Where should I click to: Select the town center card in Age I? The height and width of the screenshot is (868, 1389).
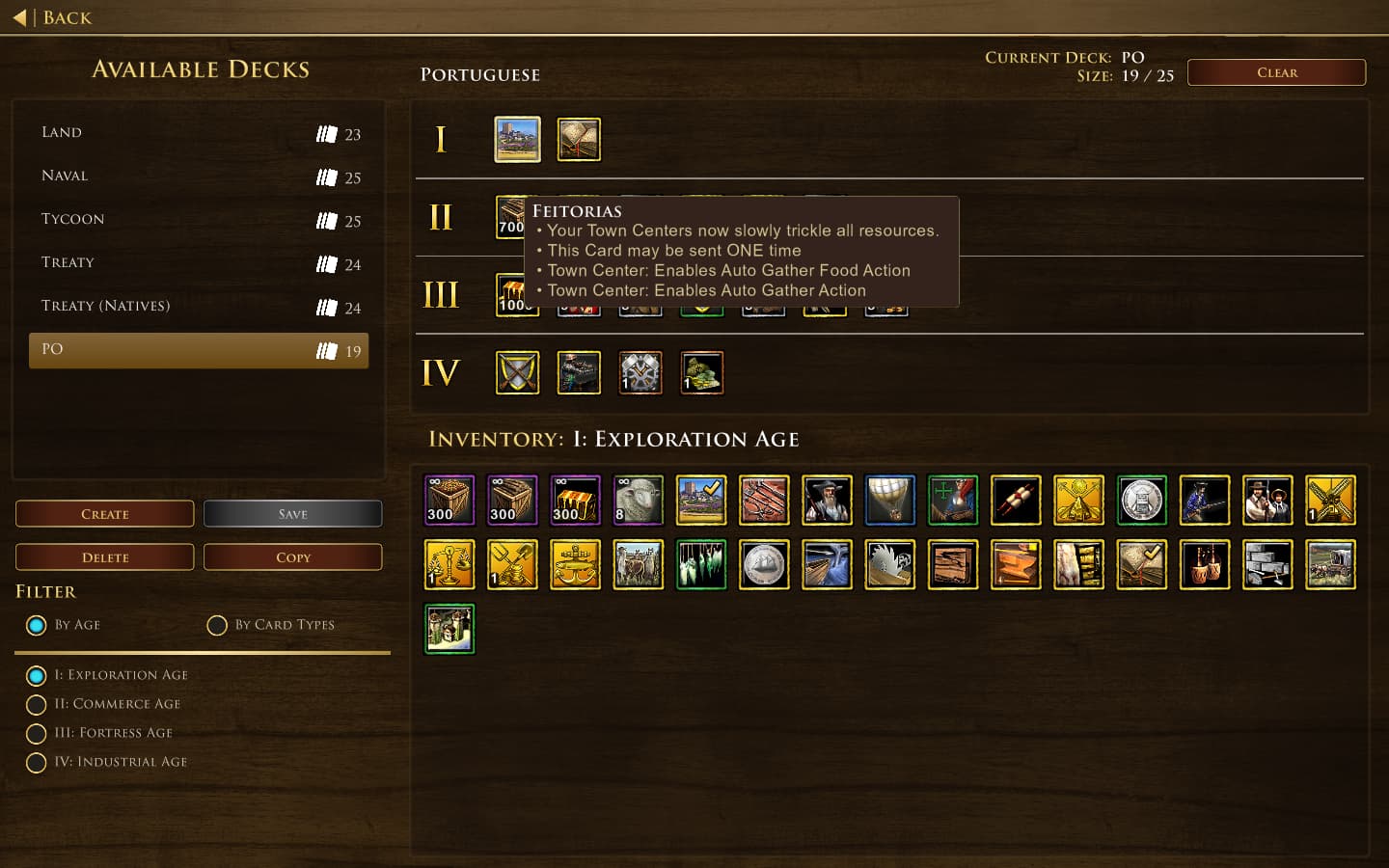pyautogui.click(x=517, y=140)
